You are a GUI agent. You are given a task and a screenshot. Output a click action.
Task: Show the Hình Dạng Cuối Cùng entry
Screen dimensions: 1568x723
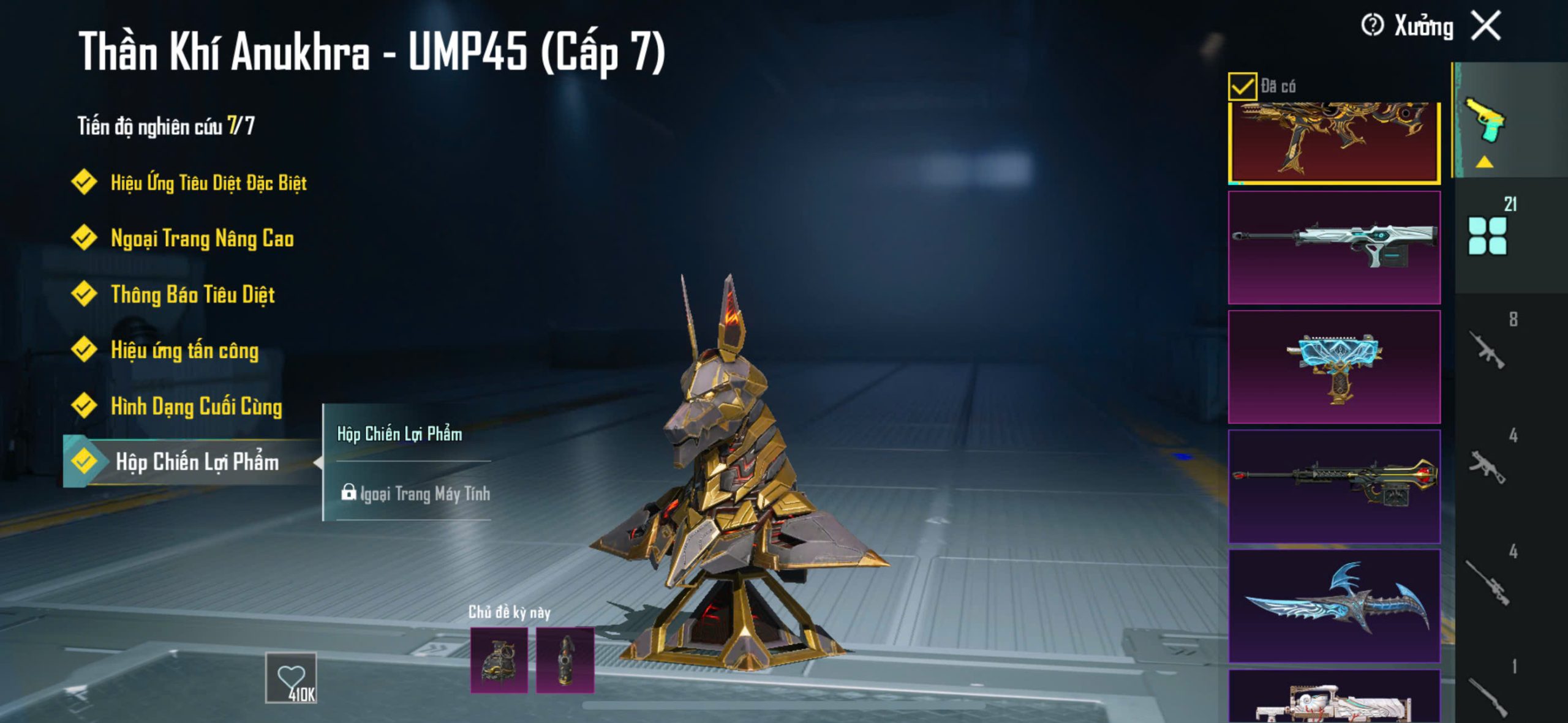pos(195,406)
